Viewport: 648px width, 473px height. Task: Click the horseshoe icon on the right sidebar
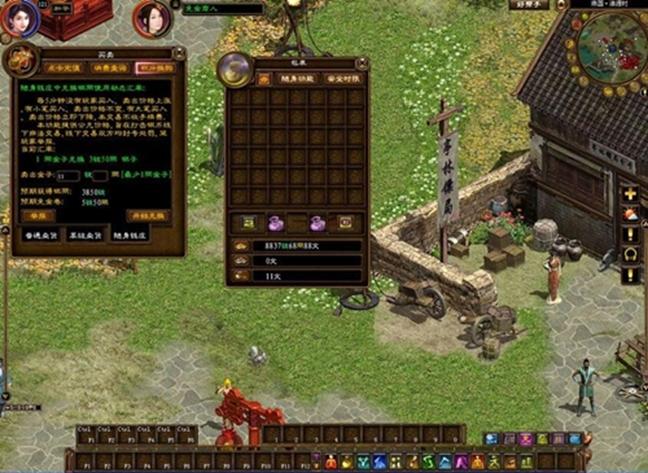coord(630,253)
